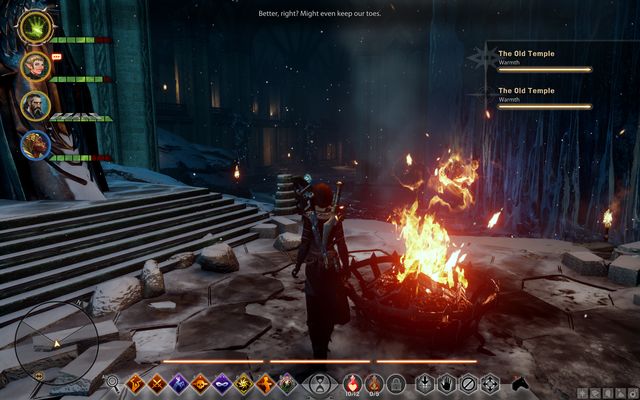This screenshot has width=640, height=400.
Task: Summon the mount with horse icon
Action: pyautogui.click(x=519, y=382)
